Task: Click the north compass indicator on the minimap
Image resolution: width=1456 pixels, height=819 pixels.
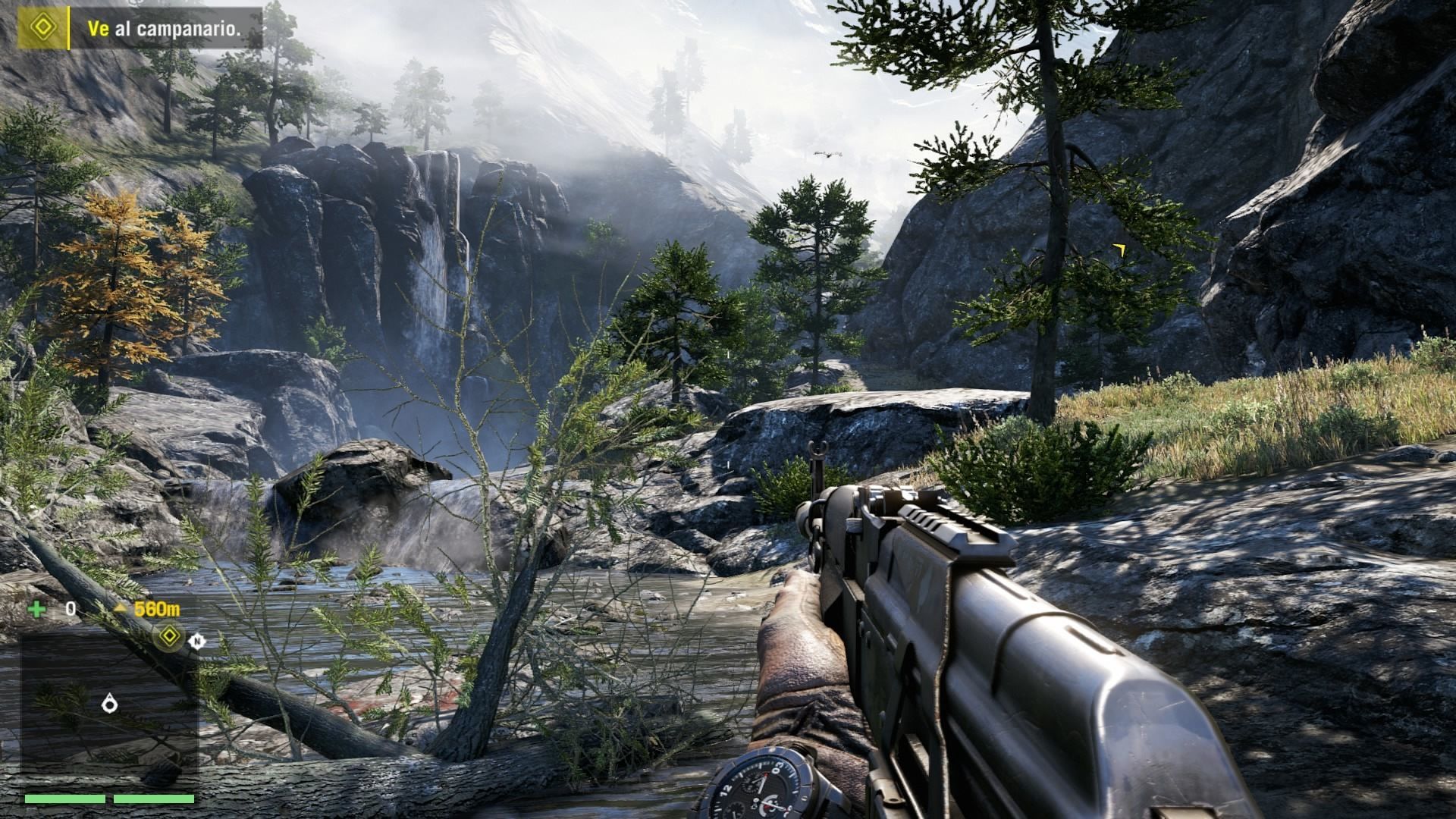Action: [197, 642]
